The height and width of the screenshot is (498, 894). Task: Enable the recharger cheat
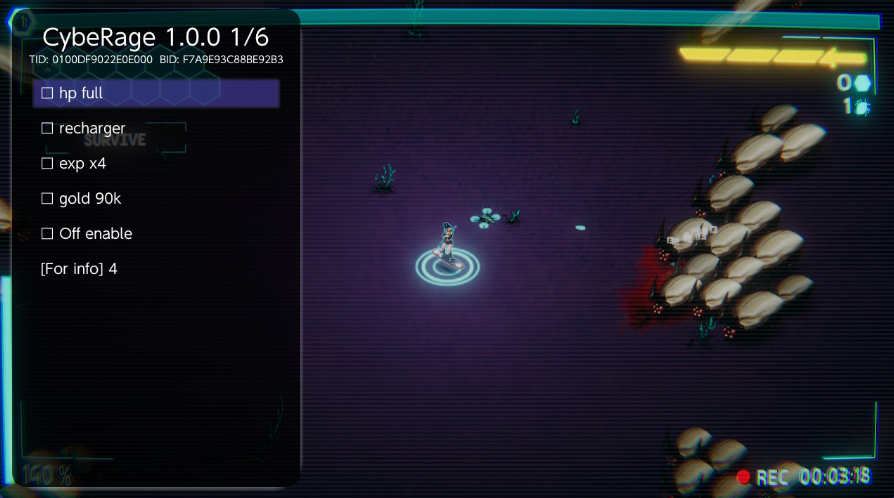tap(83, 129)
